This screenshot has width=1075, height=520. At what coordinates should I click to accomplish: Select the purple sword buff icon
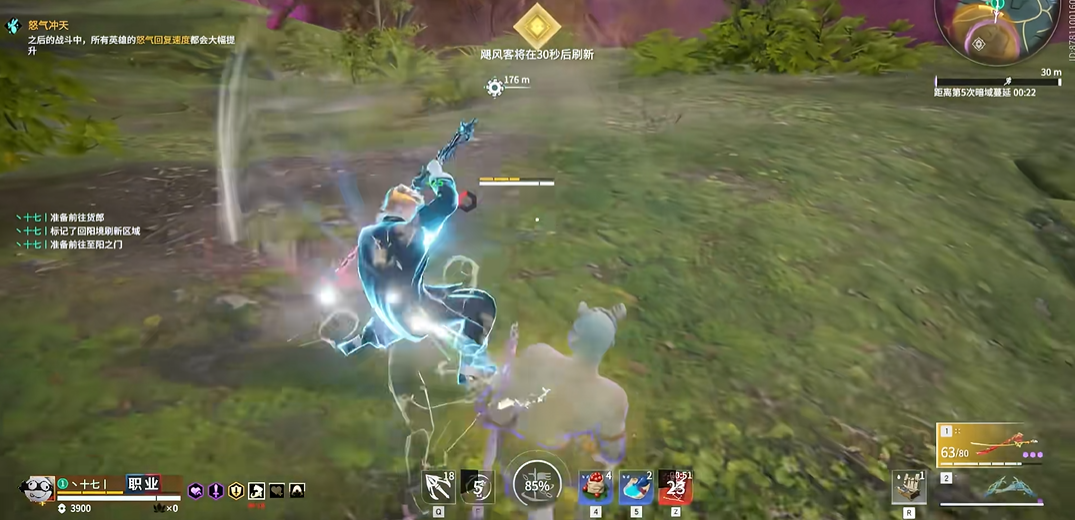(215, 491)
